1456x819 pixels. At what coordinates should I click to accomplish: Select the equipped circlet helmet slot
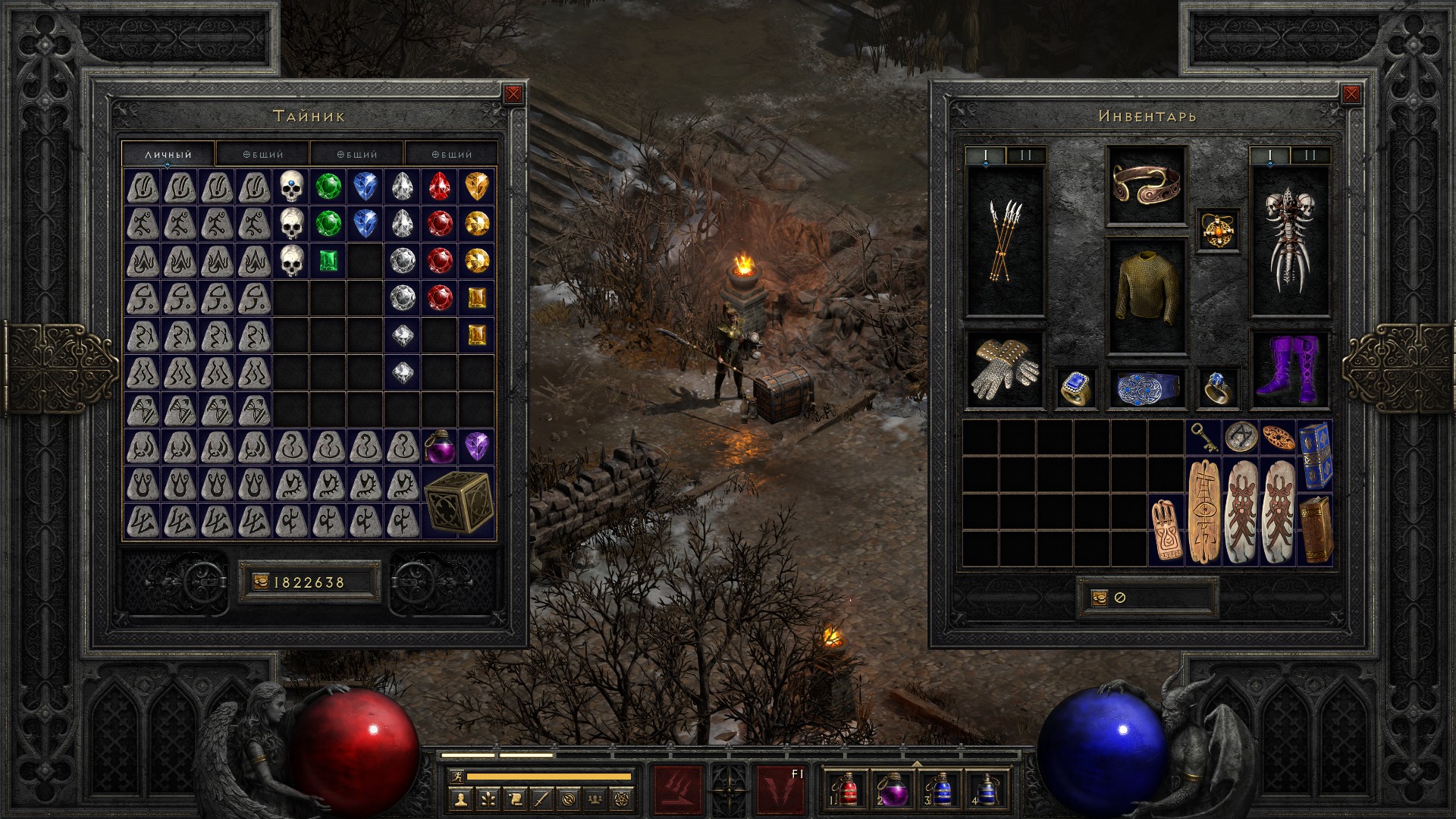point(1146,186)
